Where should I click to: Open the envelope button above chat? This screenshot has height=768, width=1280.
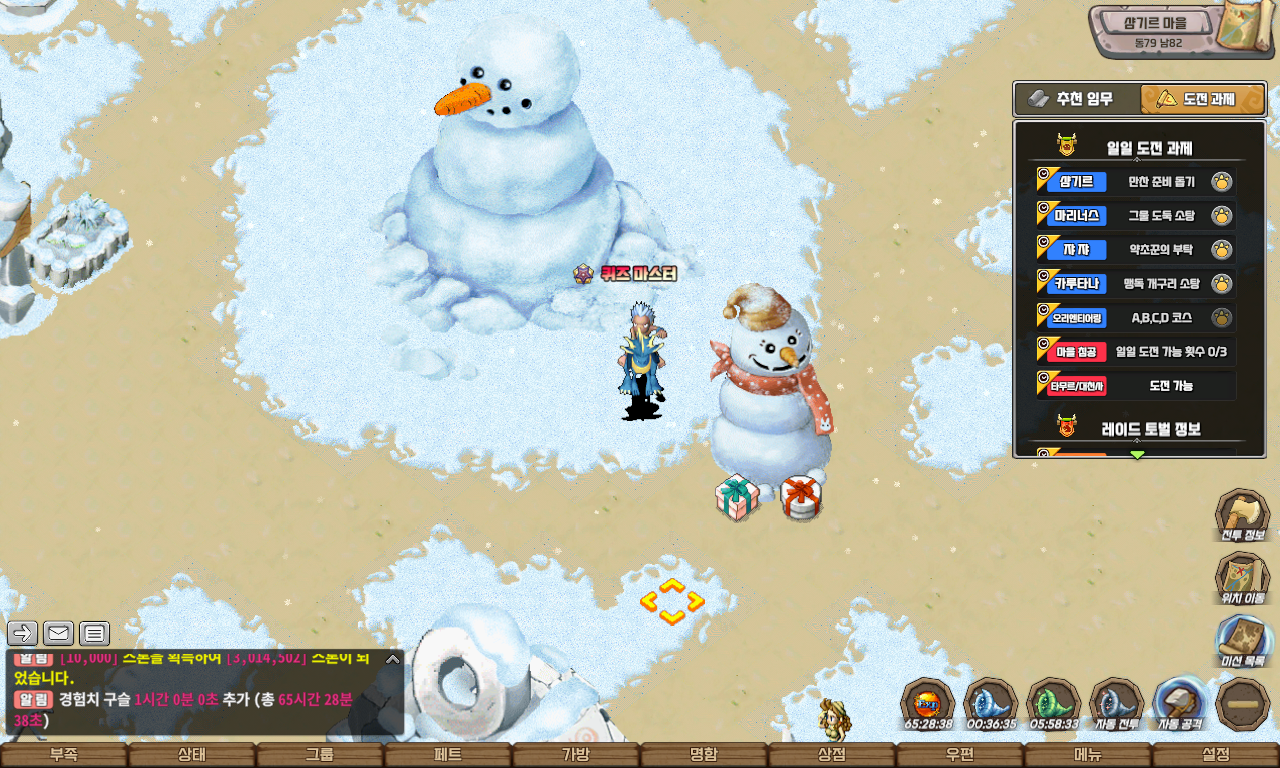coord(58,633)
